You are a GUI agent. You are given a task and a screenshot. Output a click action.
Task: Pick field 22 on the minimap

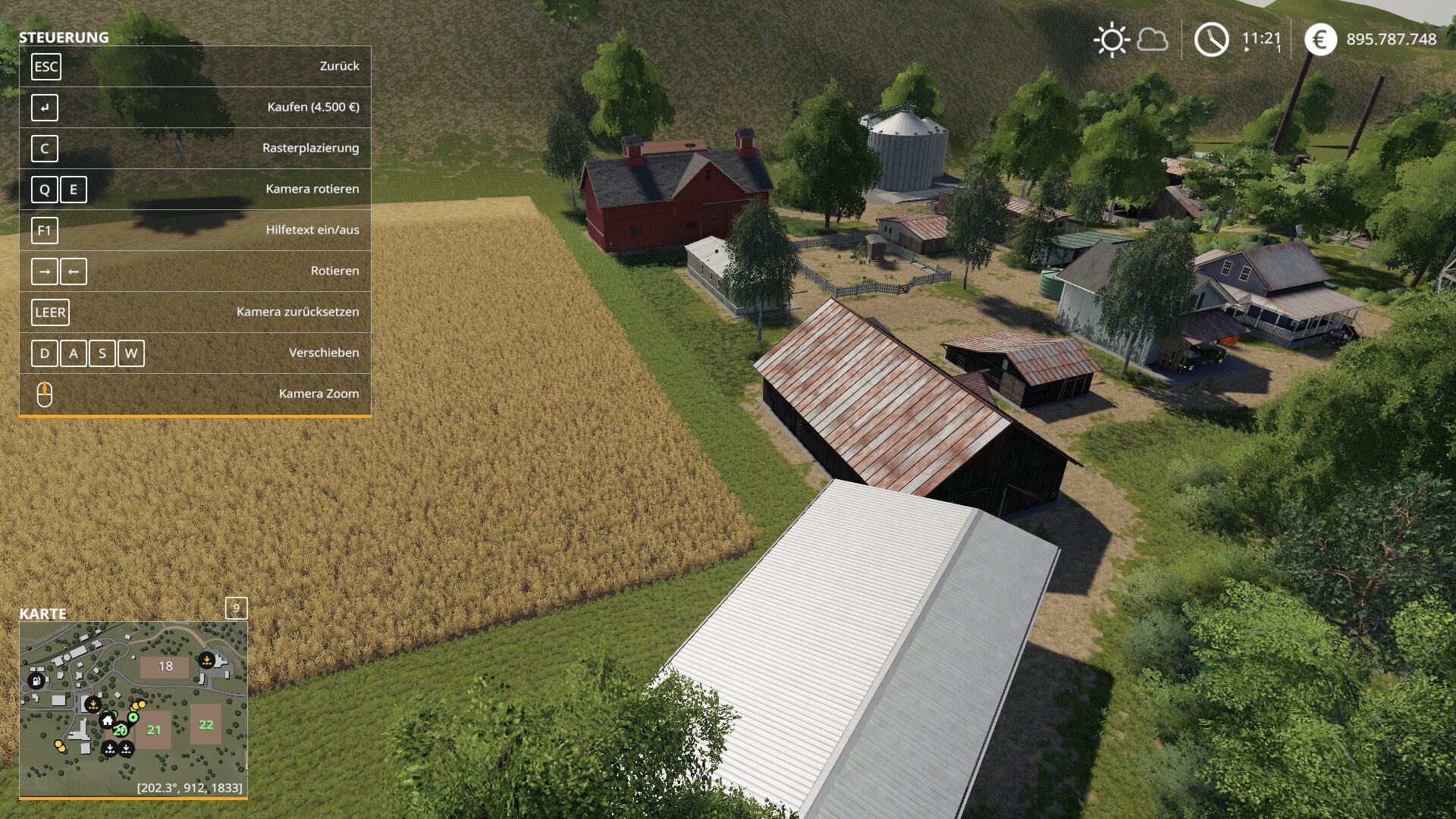coord(206,725)
